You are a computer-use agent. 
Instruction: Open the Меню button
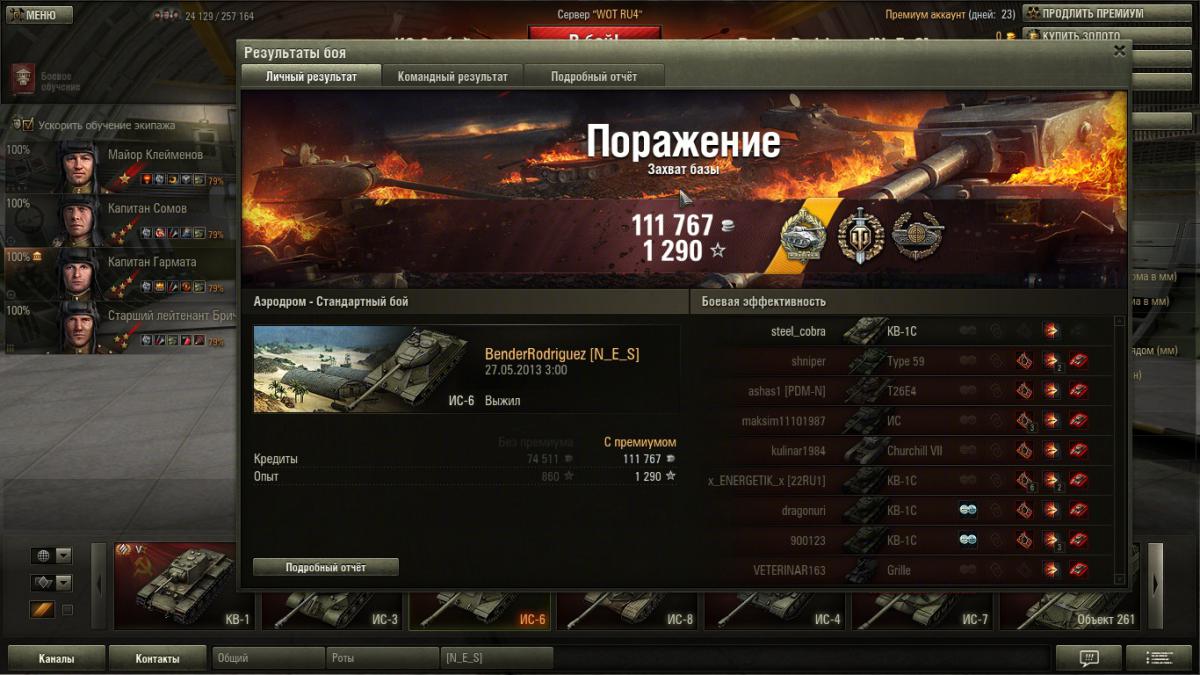coord(40,15)
